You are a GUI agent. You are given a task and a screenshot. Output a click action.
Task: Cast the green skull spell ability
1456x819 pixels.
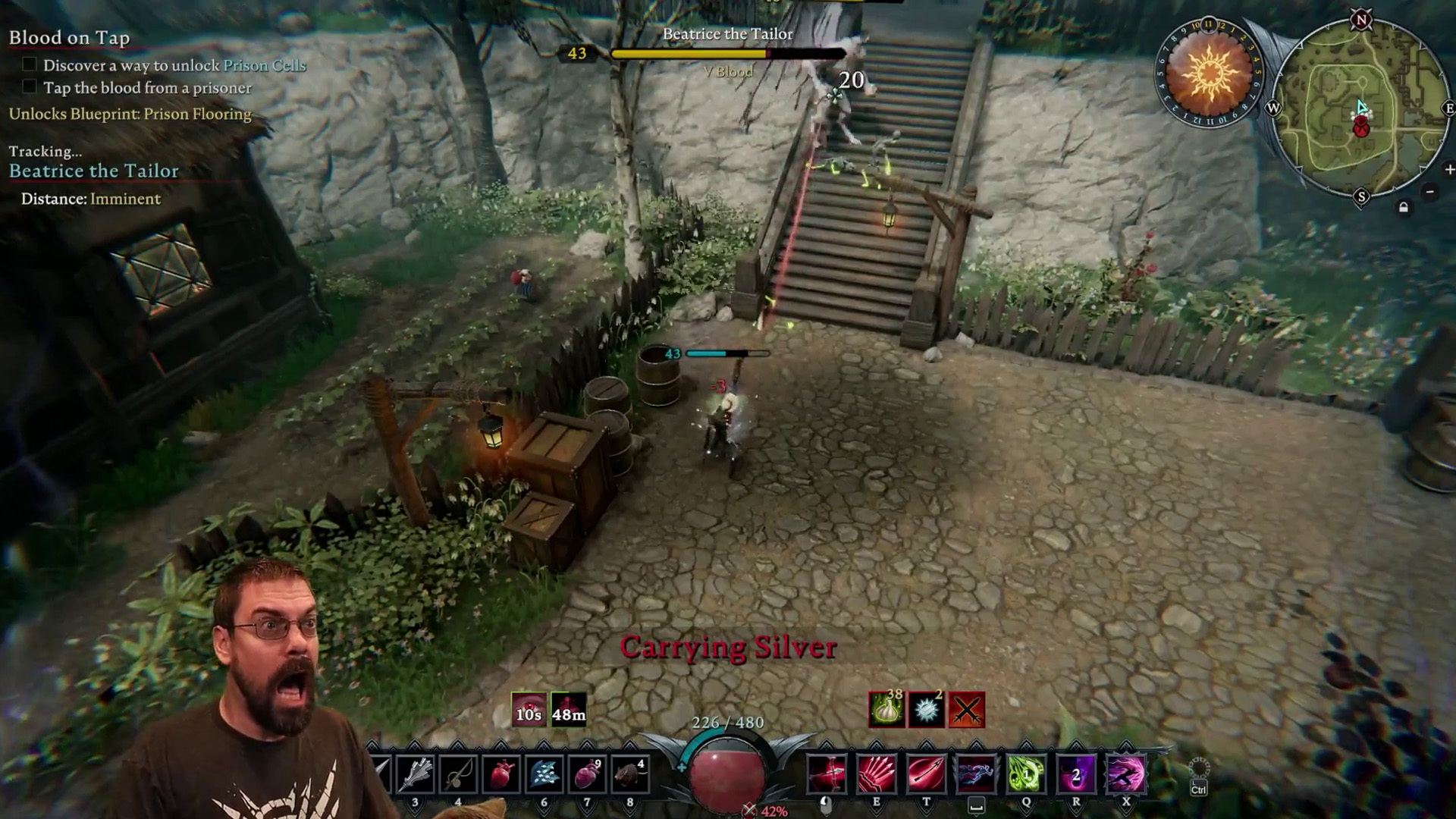point(1026,774)
